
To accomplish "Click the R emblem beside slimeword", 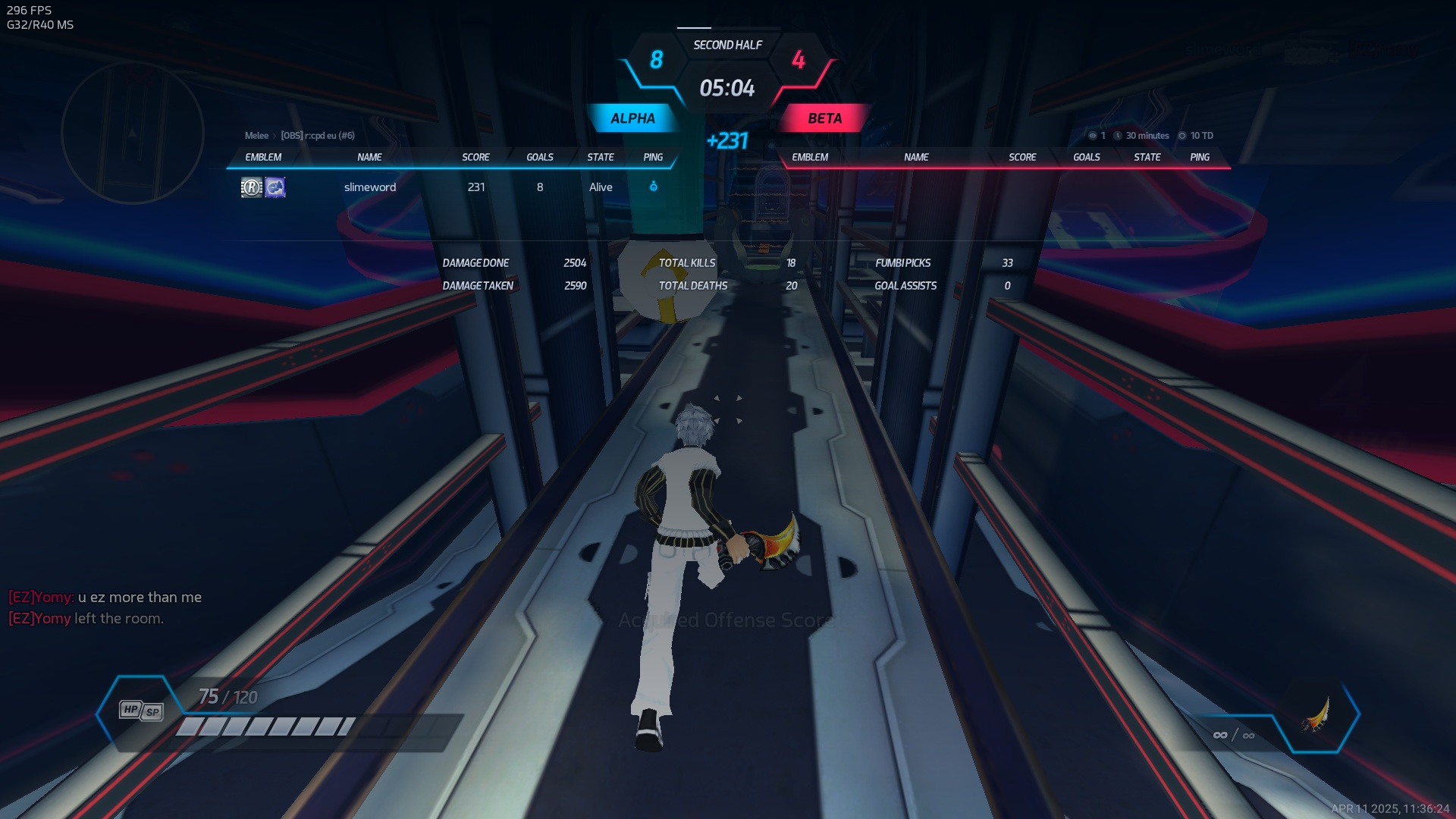I will (x=251, y=187).
